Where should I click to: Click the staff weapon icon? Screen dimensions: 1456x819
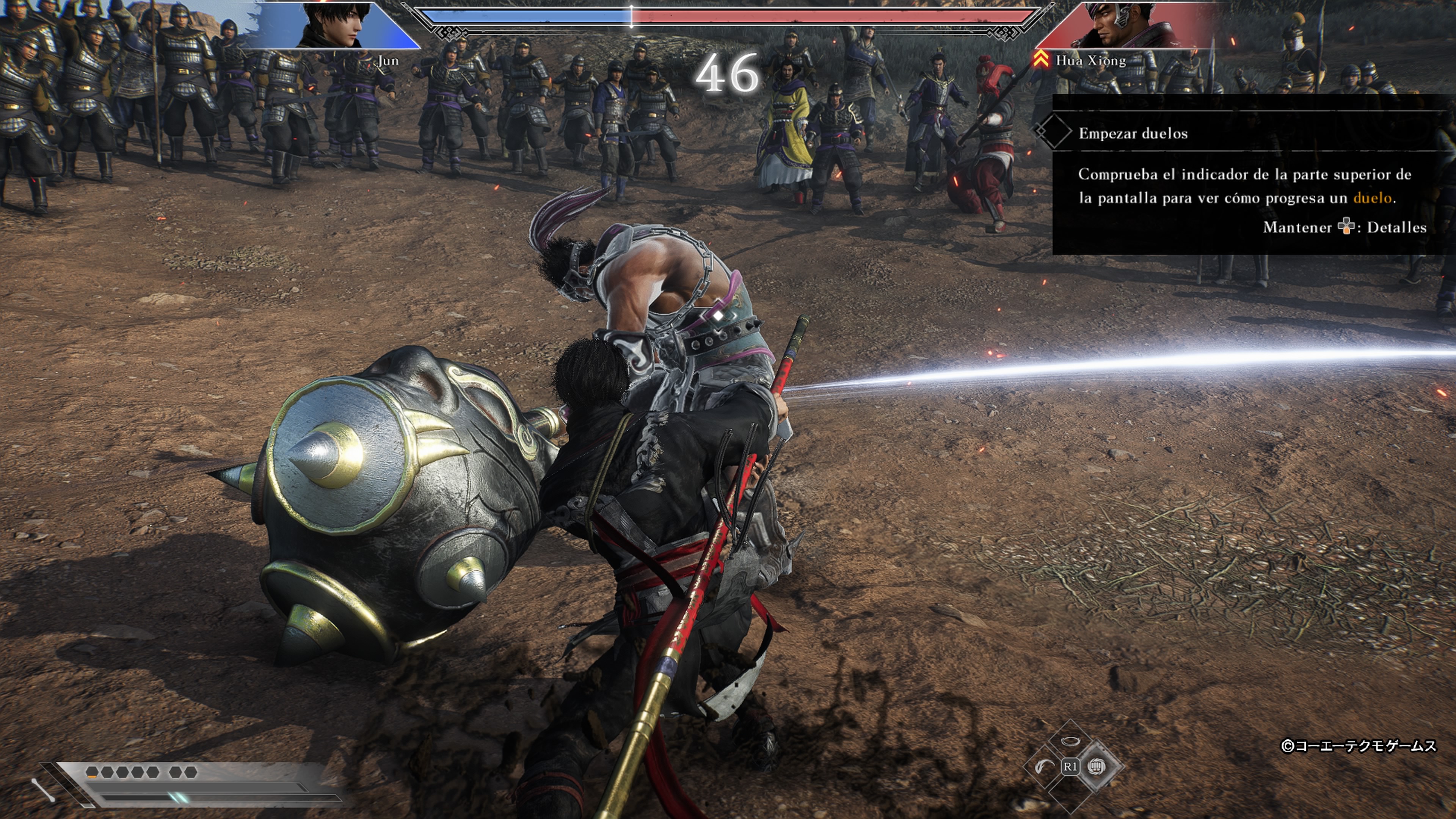[x=43, y=789]
